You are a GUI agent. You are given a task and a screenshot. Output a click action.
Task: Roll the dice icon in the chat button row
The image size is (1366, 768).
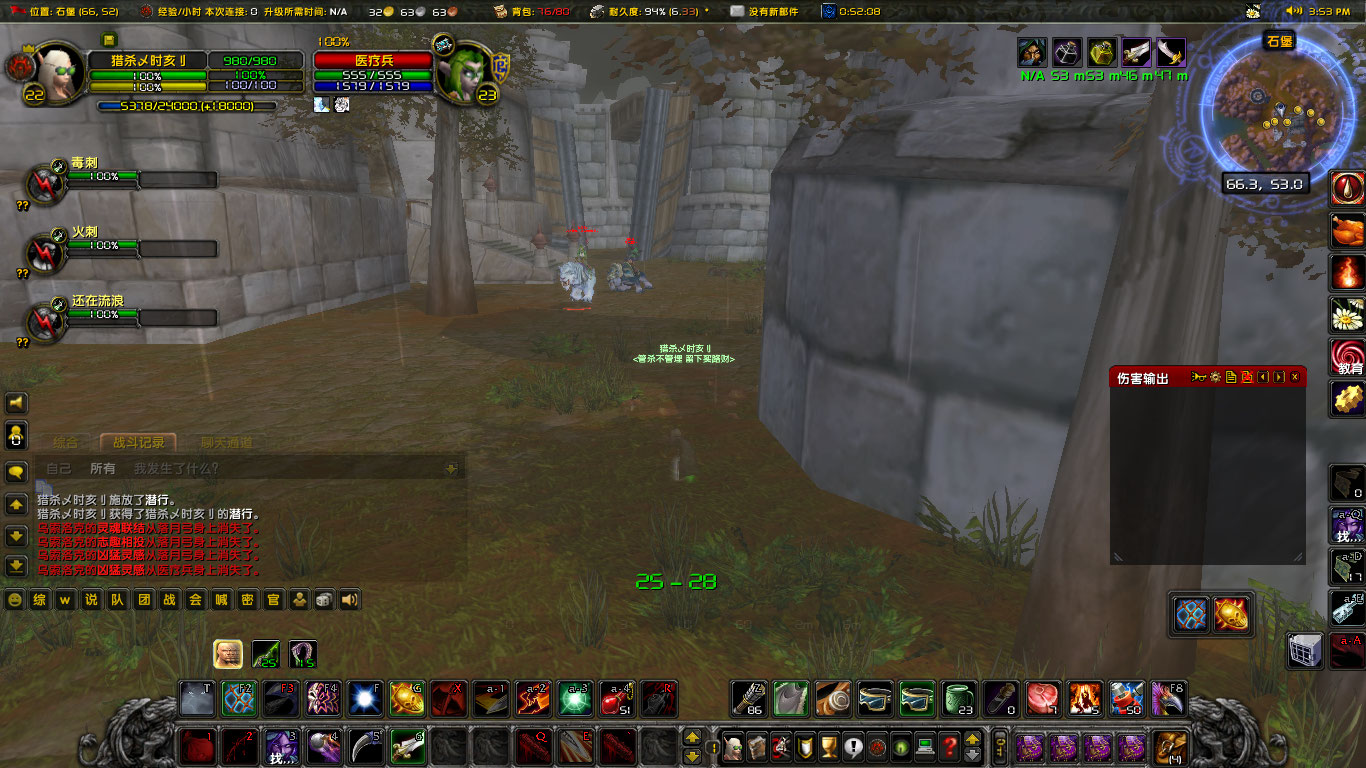pyautogui.click(x=323, y=601)
